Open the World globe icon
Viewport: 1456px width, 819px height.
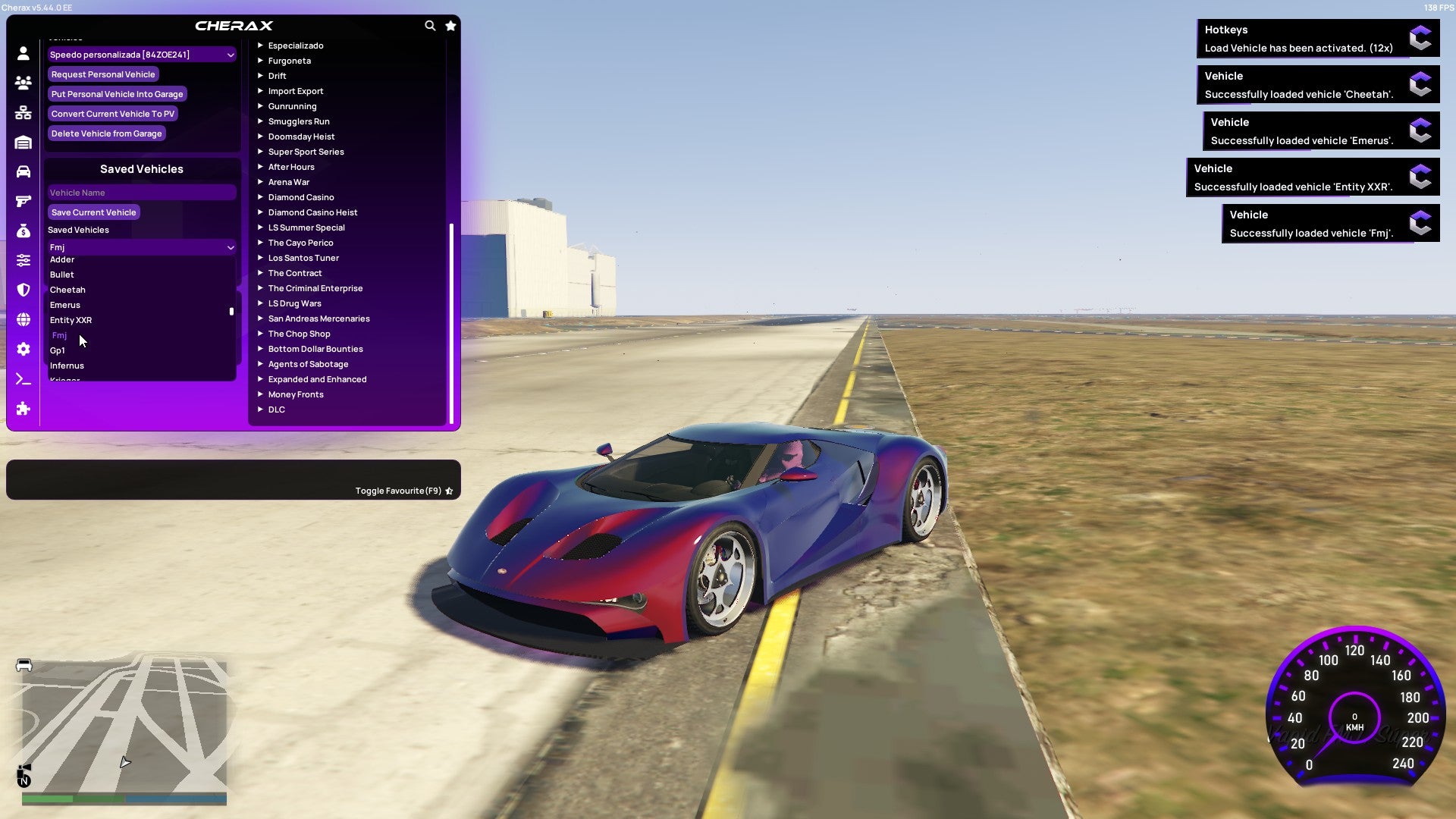(23, 318)
